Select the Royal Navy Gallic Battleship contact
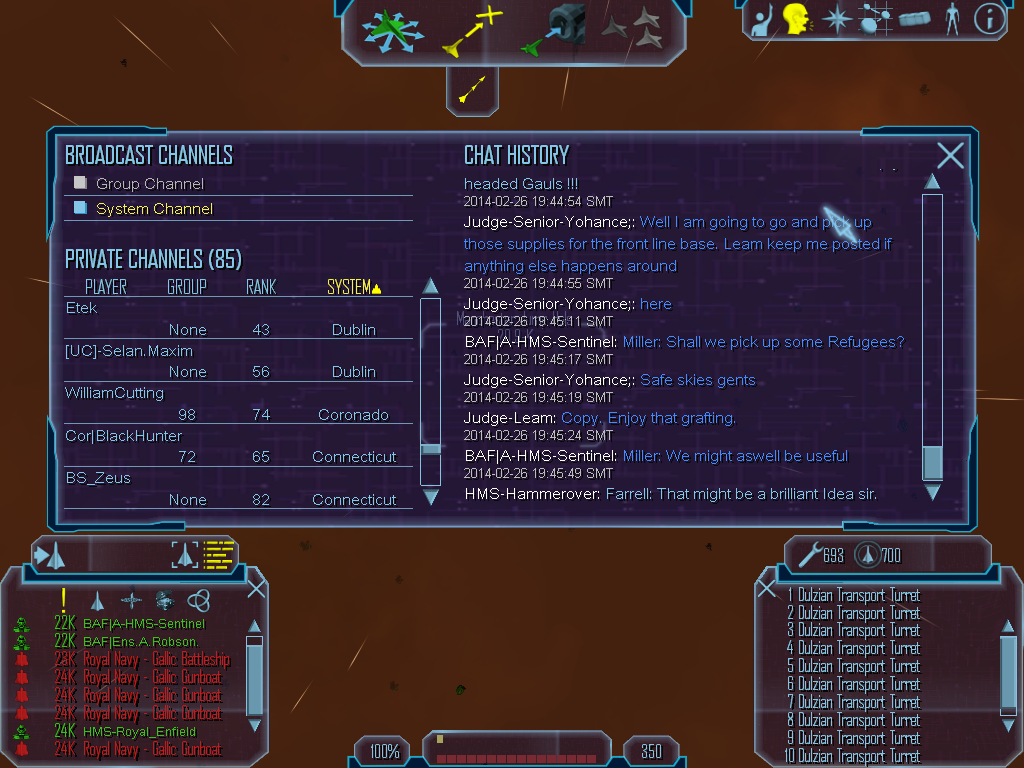 [156, 659]
